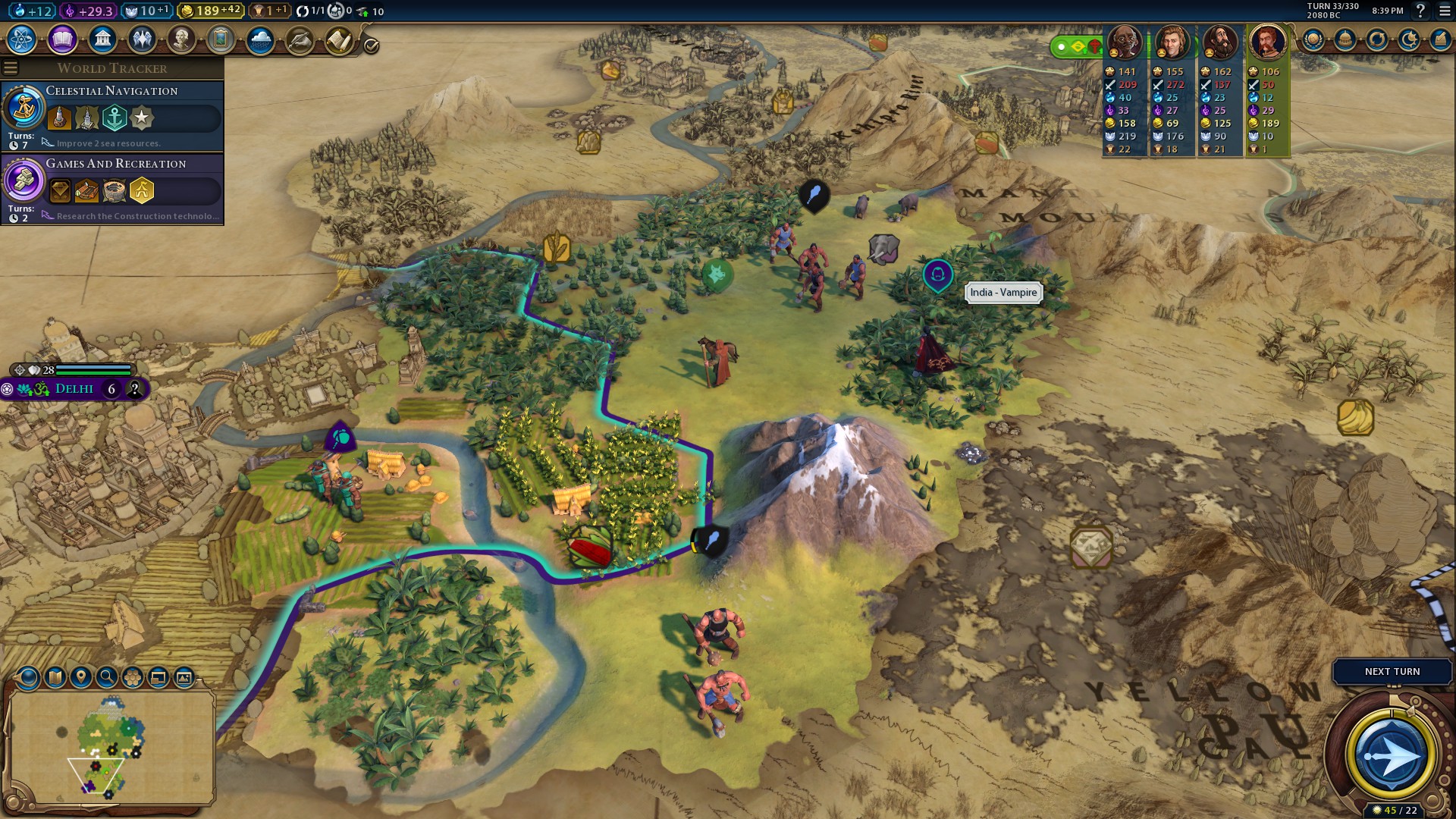This screenshot has width=1456, height=819.
Task: Select the scroll icon in the top bar
Action: click(x=339, y=39)
